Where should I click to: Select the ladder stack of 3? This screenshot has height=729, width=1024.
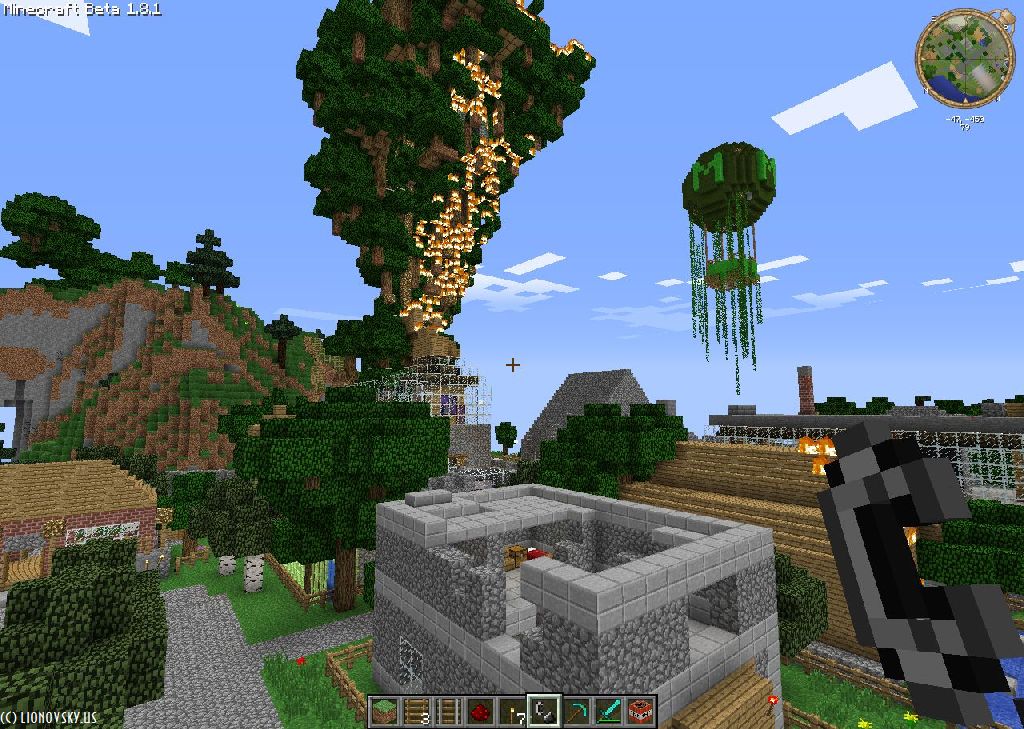click(415, 711)
